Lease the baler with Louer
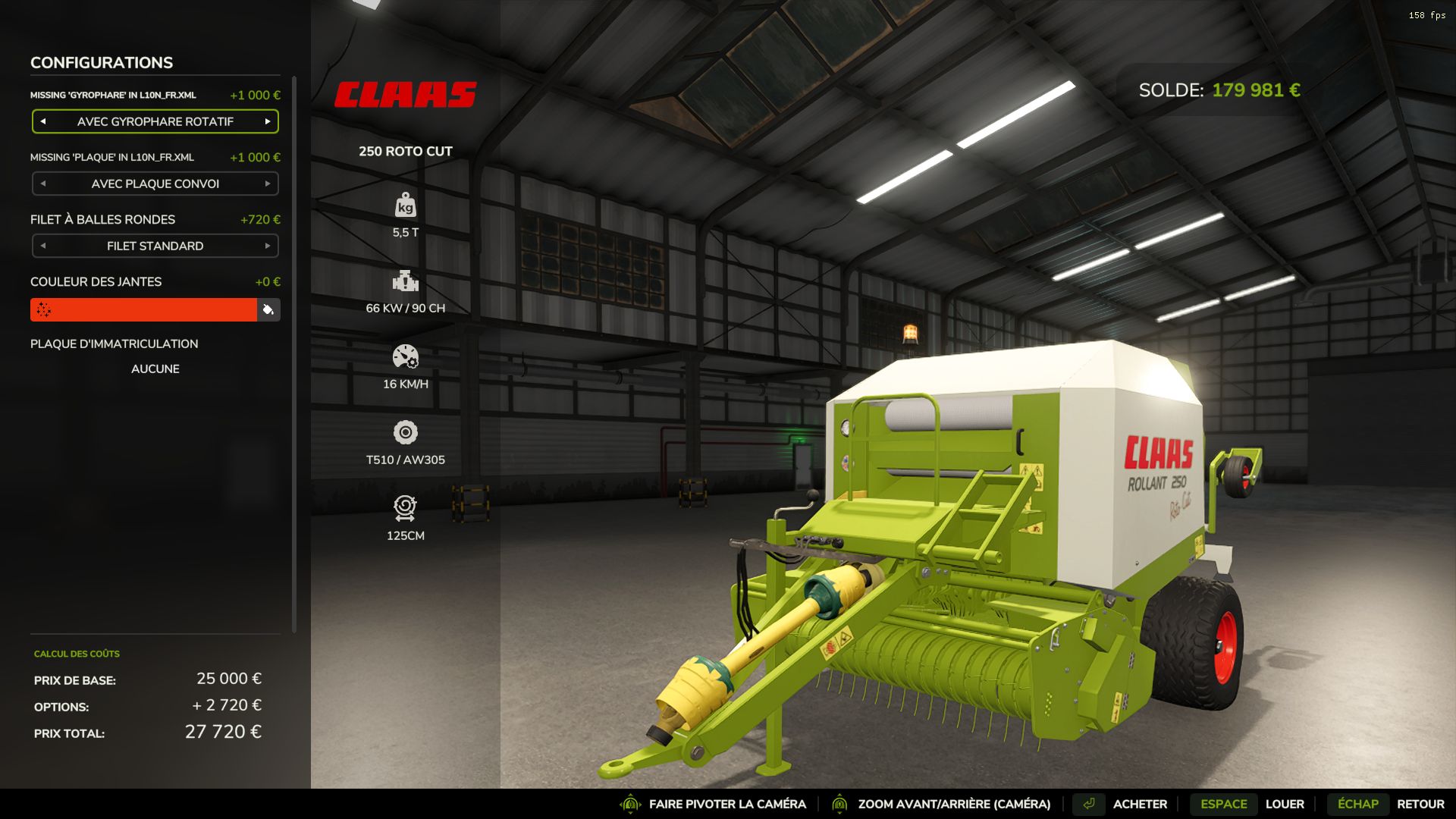The width and height of the screenshot is (1456, 819). tap(1284, 804)
